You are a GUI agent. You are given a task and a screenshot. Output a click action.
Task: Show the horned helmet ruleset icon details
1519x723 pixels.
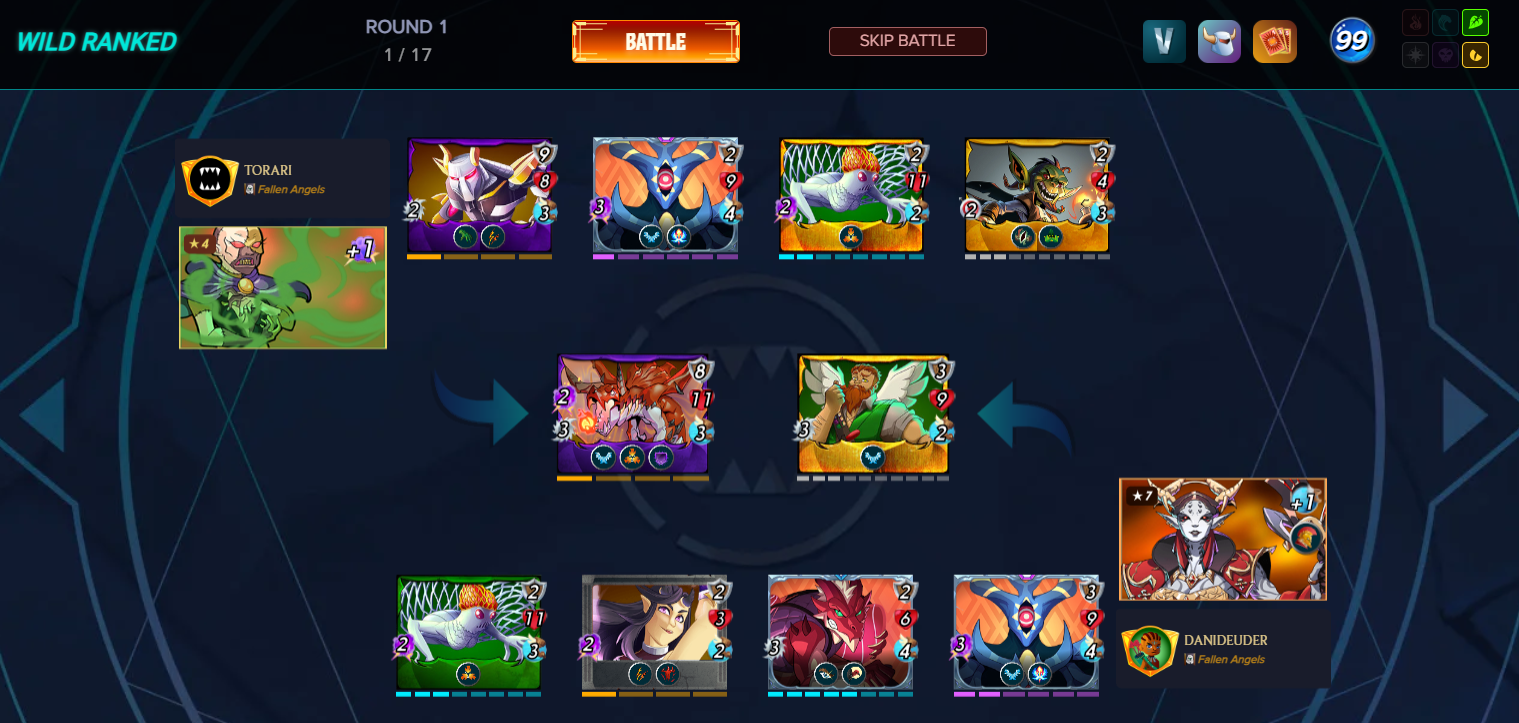(x=1219, y=42)
